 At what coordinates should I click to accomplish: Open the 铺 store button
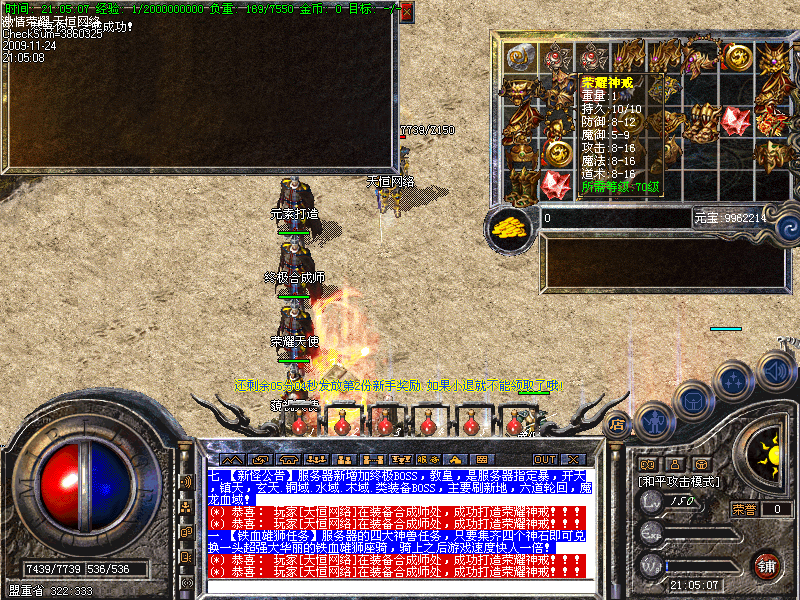[766, 565]
